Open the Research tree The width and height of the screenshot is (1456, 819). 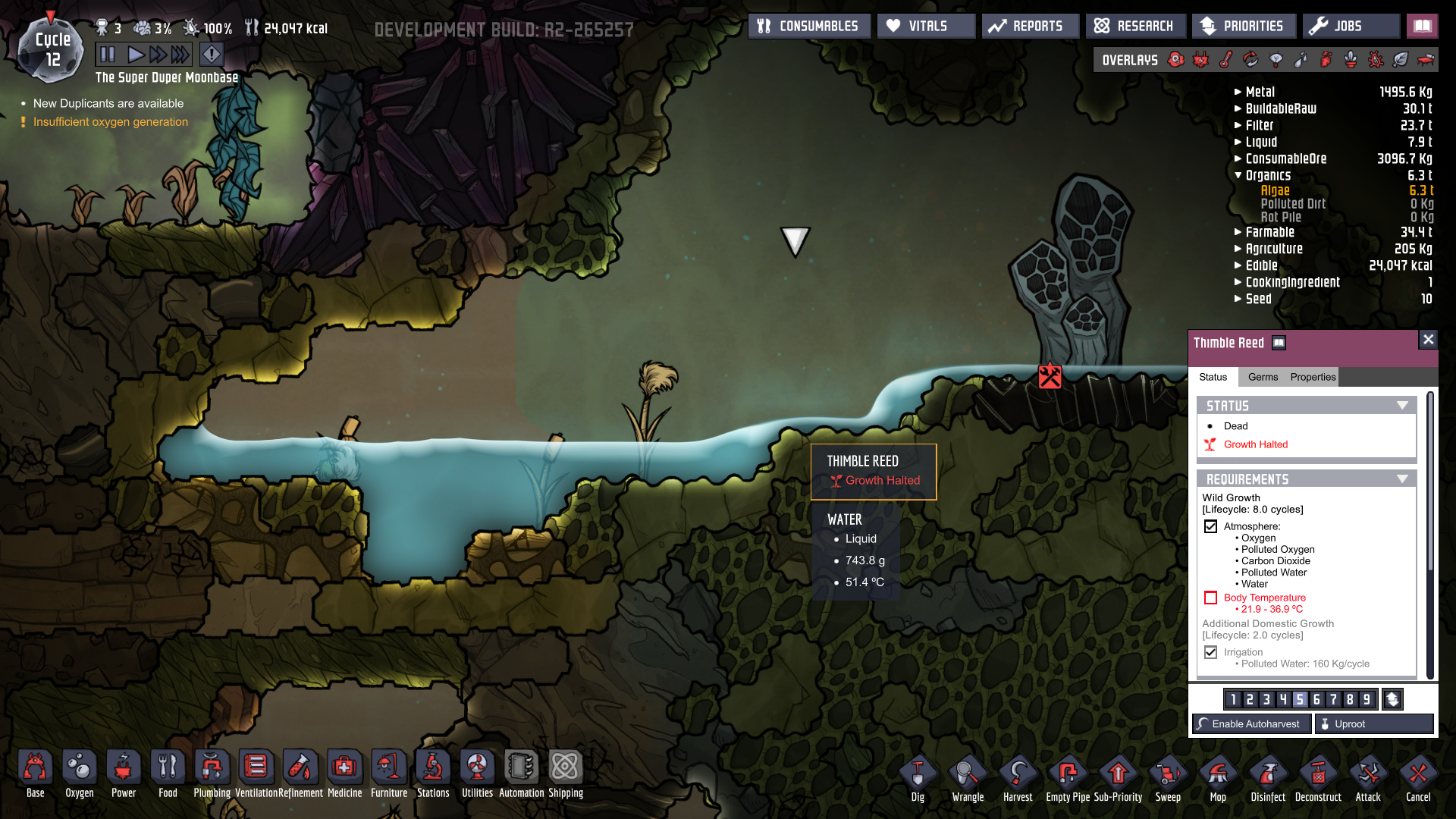[1134, 26]
